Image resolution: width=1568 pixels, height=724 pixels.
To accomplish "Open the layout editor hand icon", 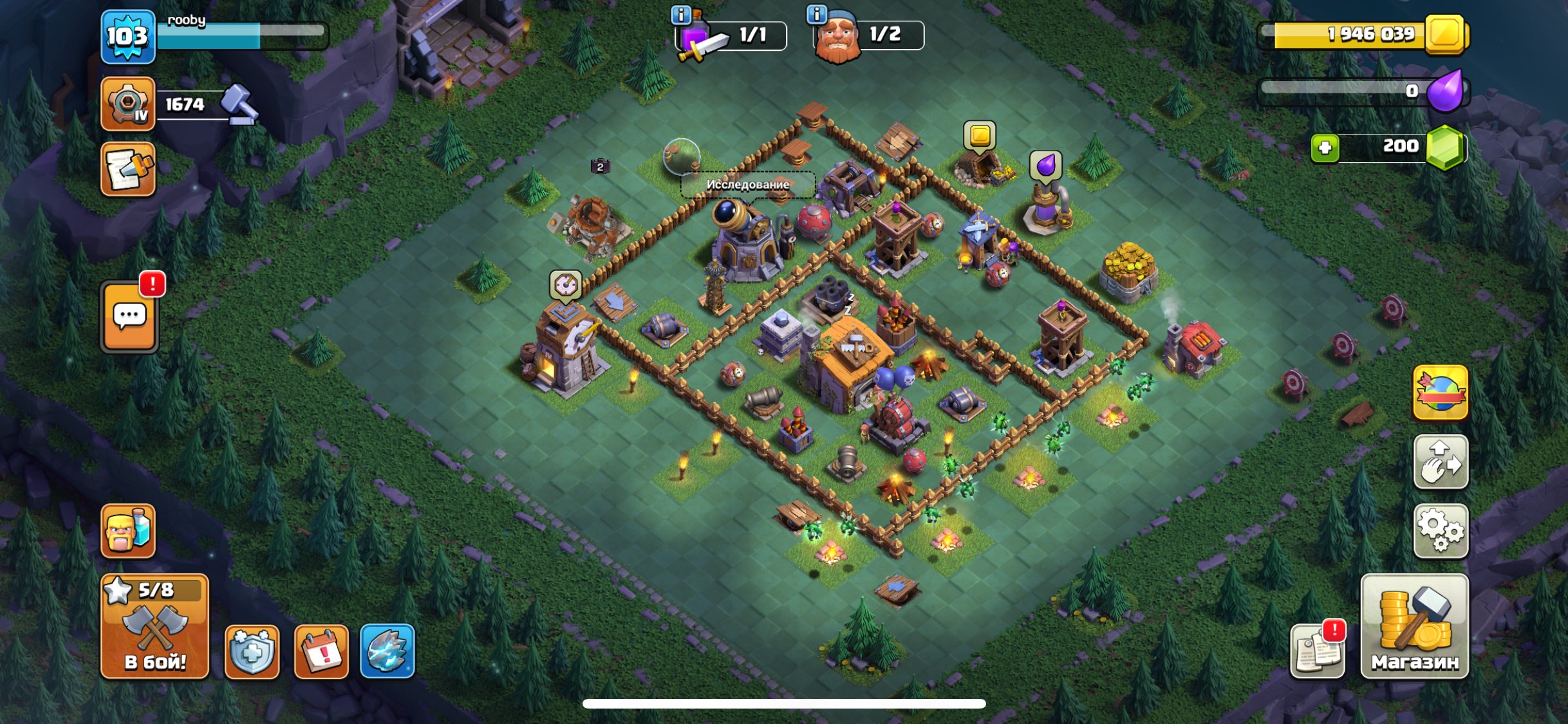I will pos(1441,462).
